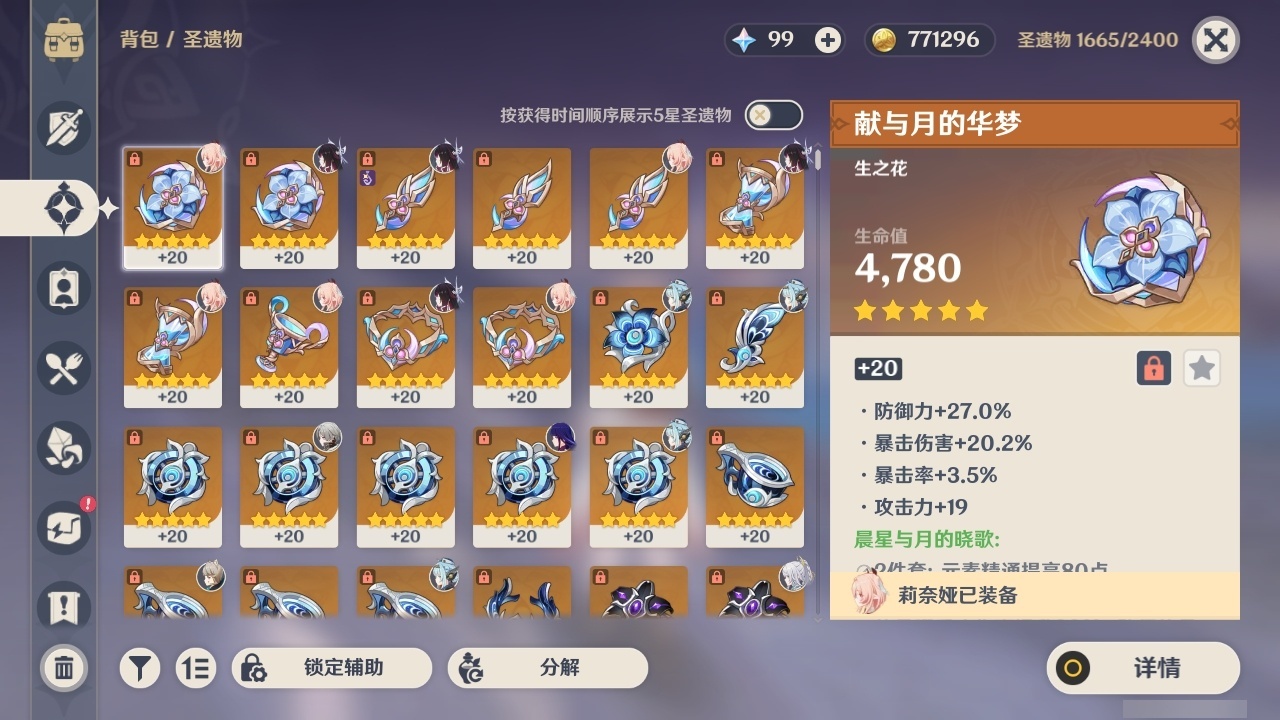Unlock the selected artifact via the red lock toggle

click(x=1152, y=368)
